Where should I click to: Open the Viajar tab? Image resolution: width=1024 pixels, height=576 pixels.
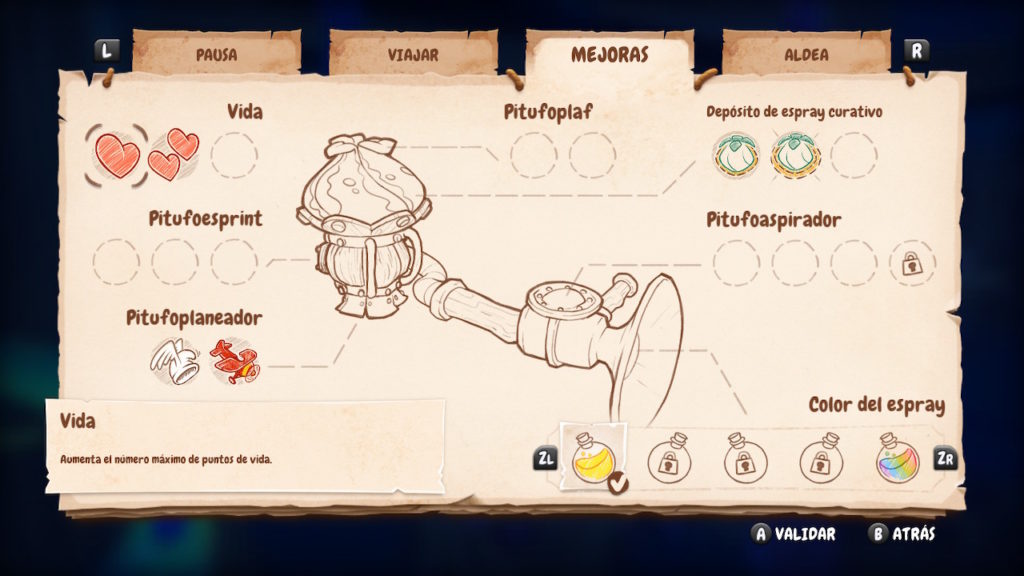[x=413, y=54]
